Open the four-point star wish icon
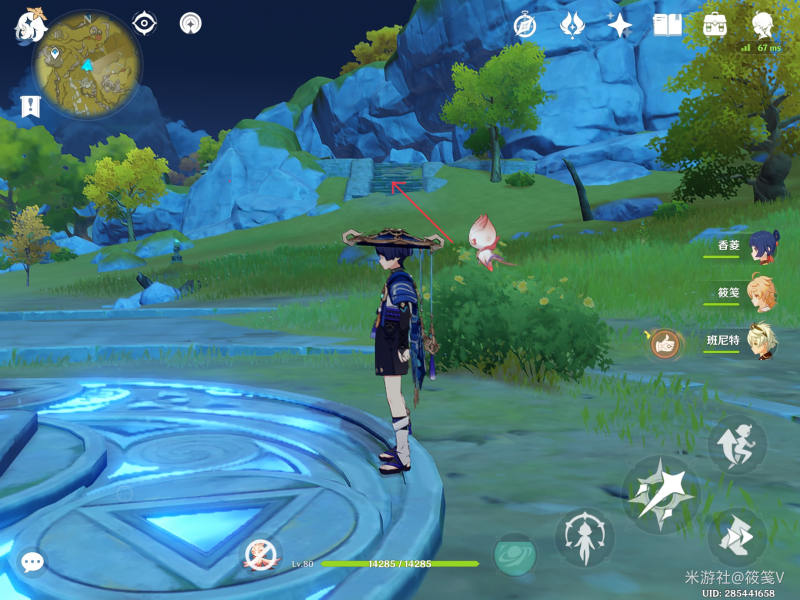The image size is (800, 600). click(x=620, y=24)
